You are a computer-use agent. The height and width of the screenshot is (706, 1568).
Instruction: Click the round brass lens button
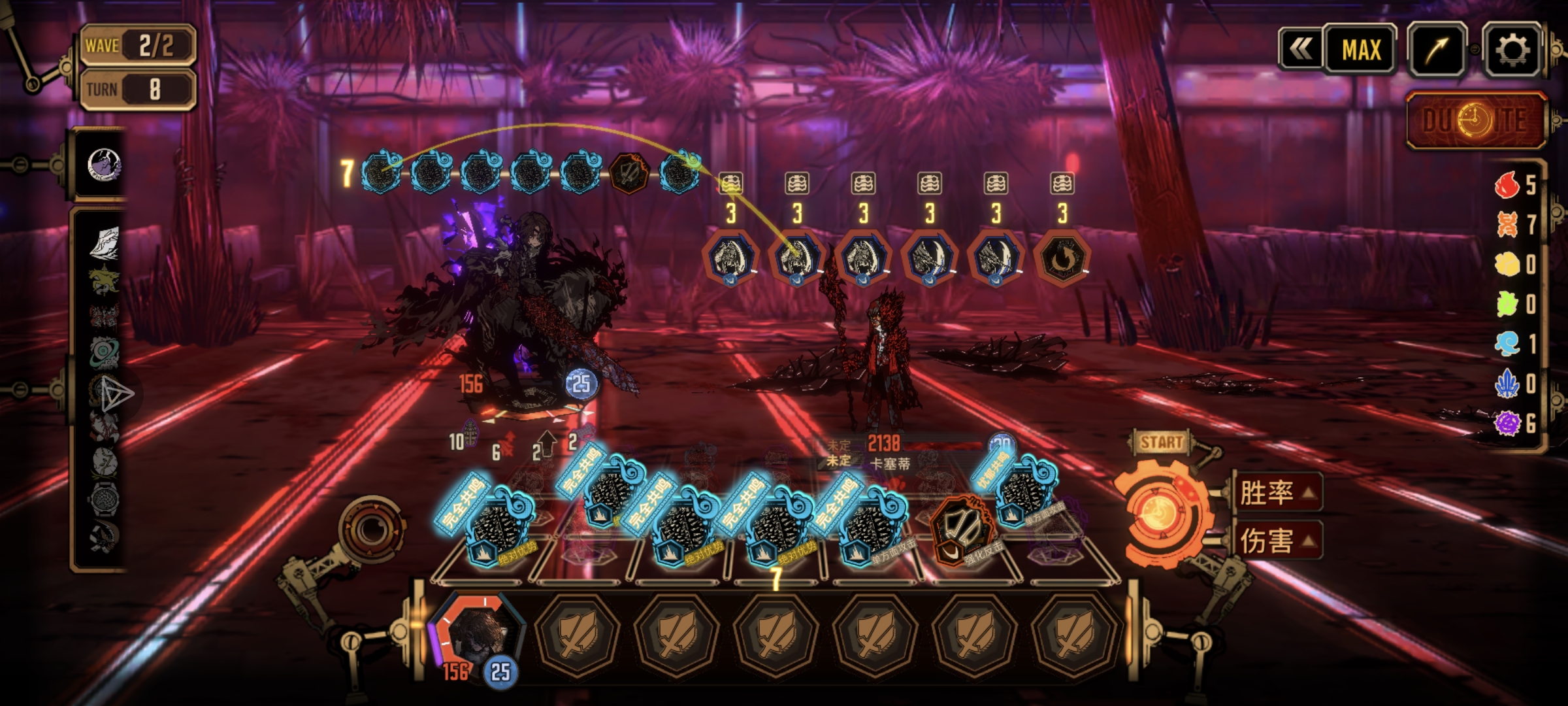(370, 529)
